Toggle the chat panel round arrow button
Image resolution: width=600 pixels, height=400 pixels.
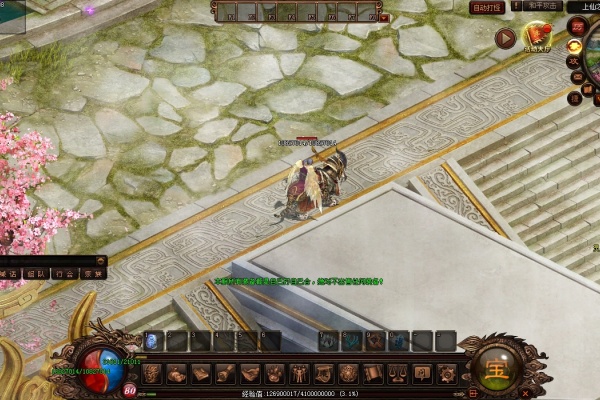point(102,260)
